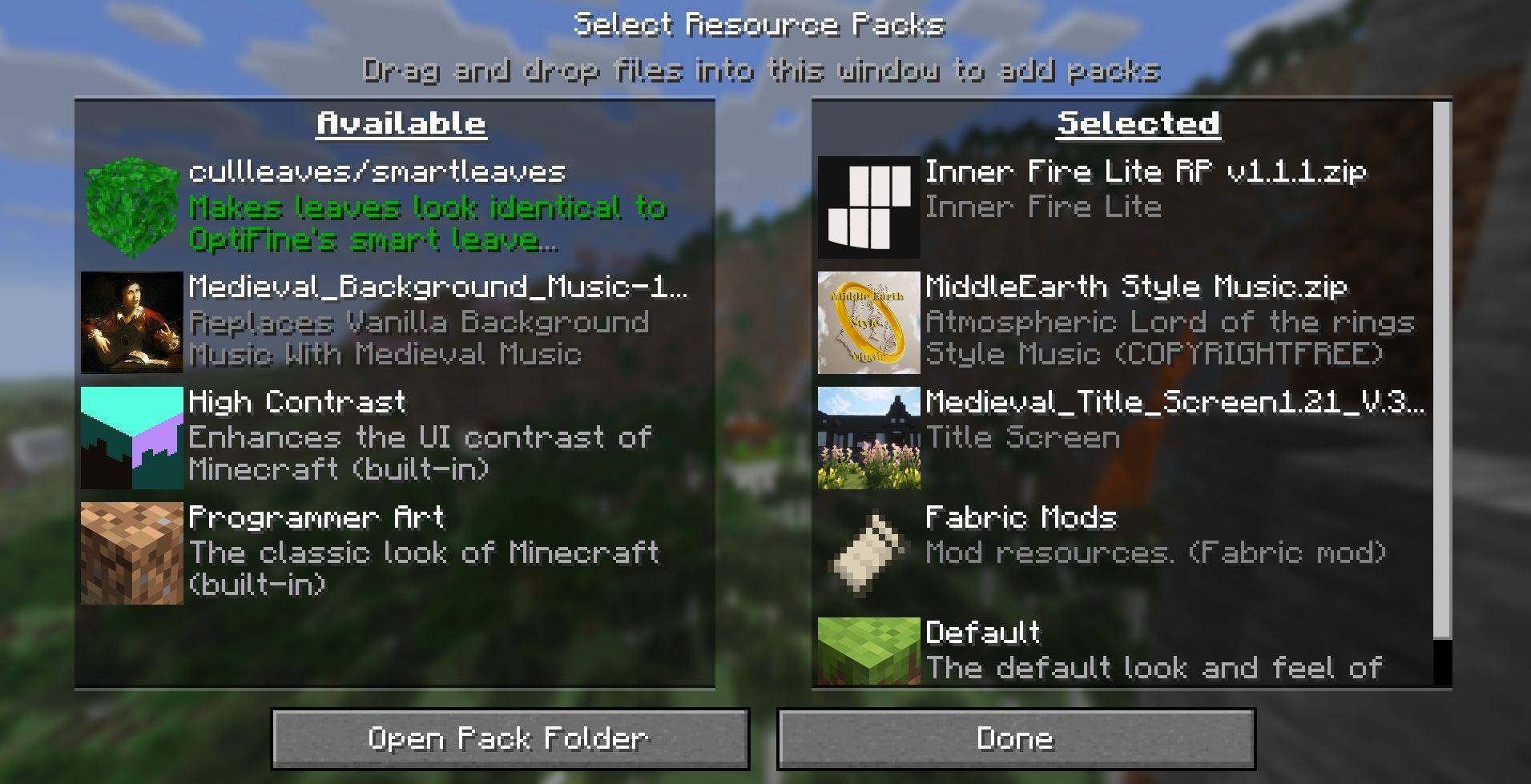Click the Selected panel scrollbar
1531x784 pixels.
(1442, 368)
